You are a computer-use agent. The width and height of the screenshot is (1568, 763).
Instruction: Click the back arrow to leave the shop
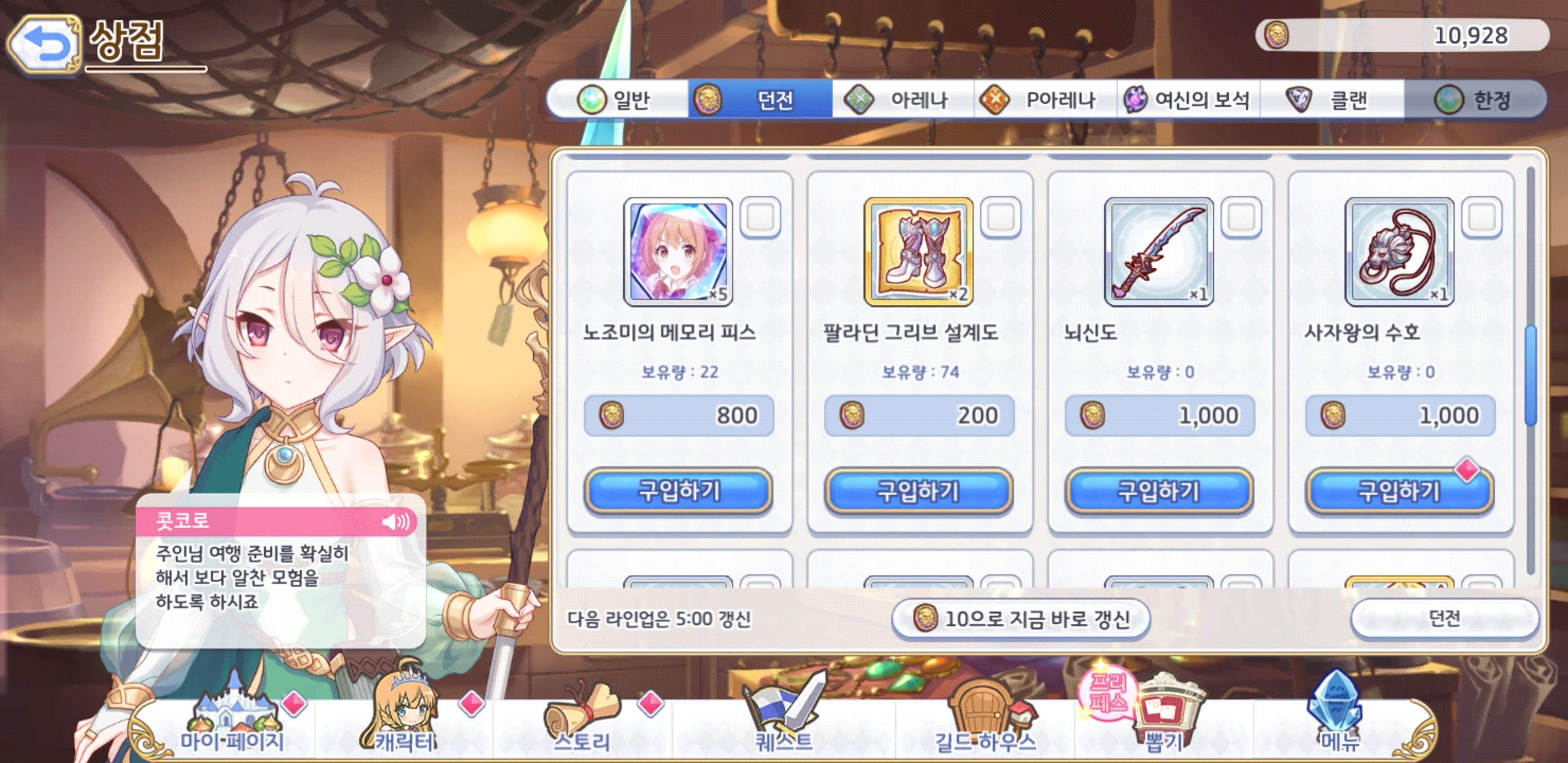pos(46,41)
